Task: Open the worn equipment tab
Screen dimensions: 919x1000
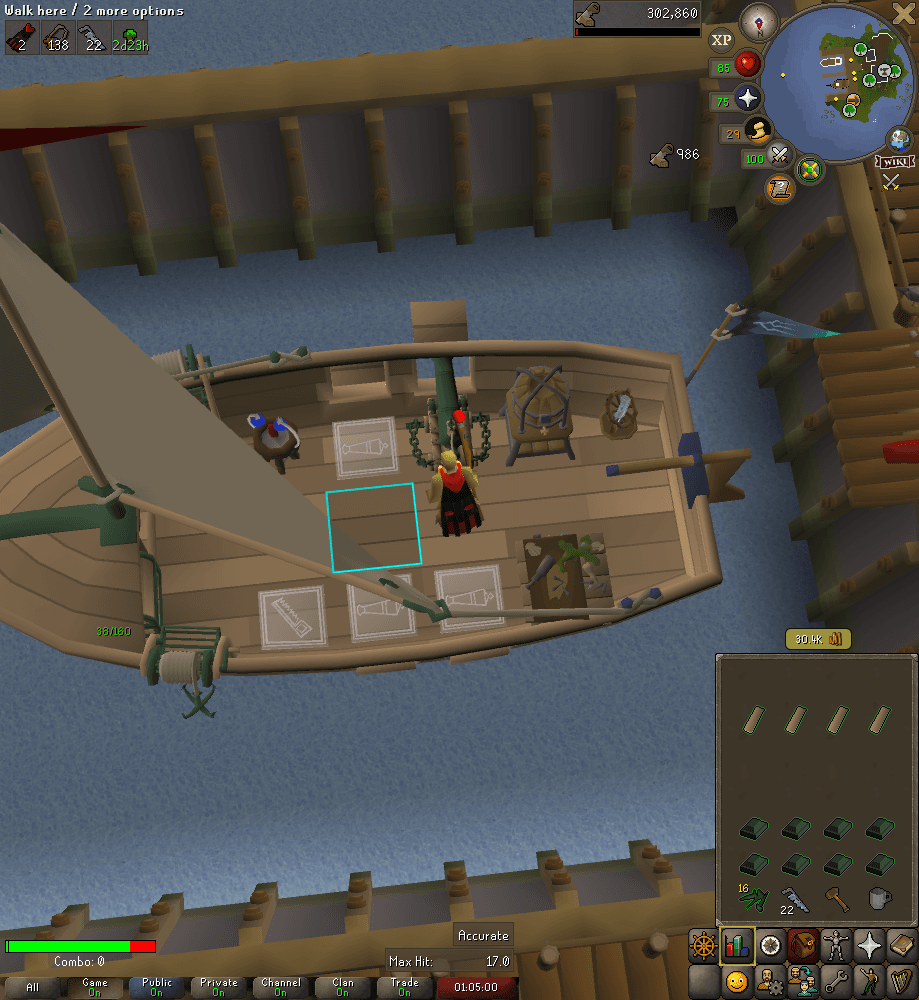Action: [835, 945]
